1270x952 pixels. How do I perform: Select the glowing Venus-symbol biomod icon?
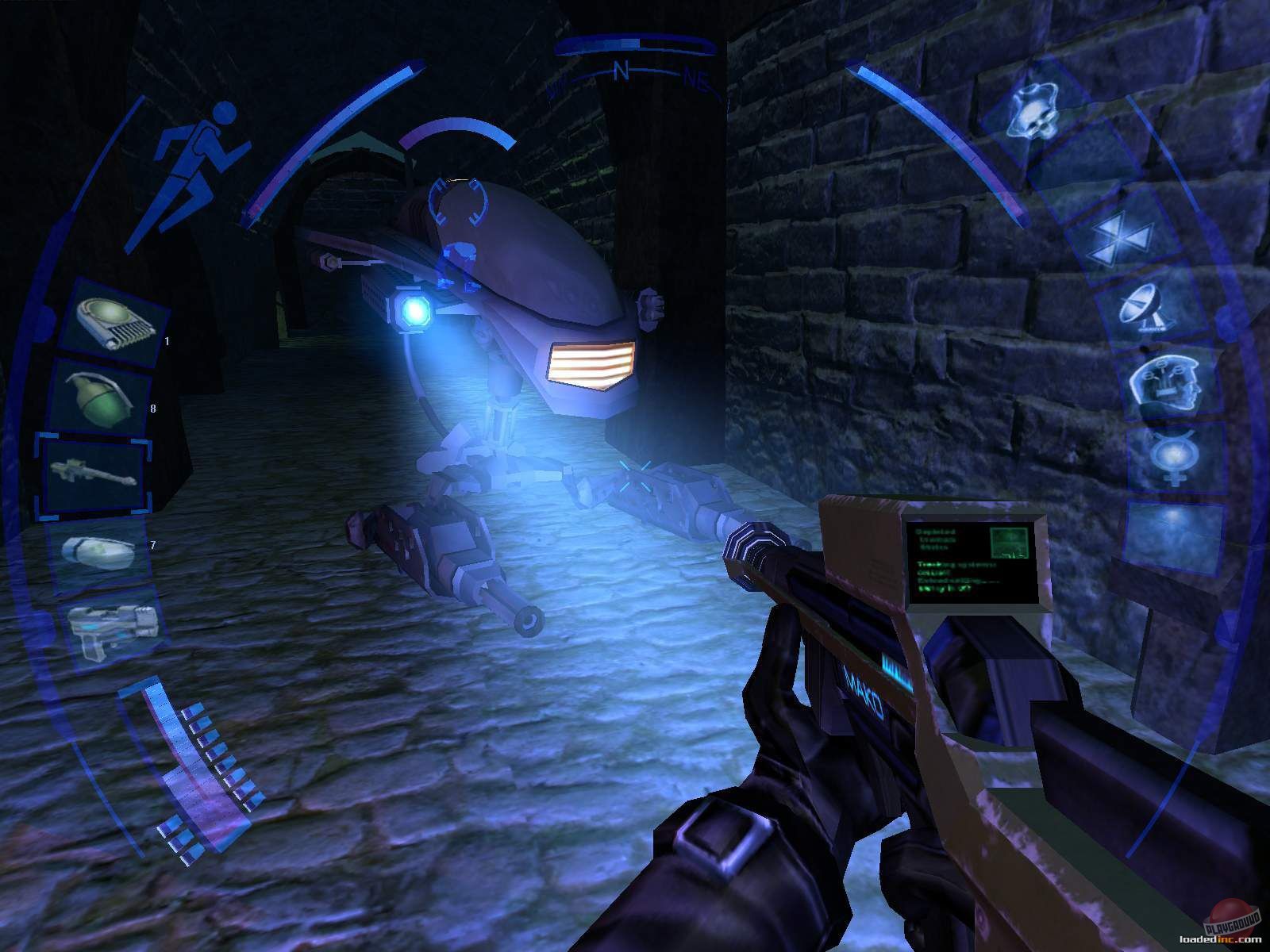pyautogui.click(x=1173, y=458)
